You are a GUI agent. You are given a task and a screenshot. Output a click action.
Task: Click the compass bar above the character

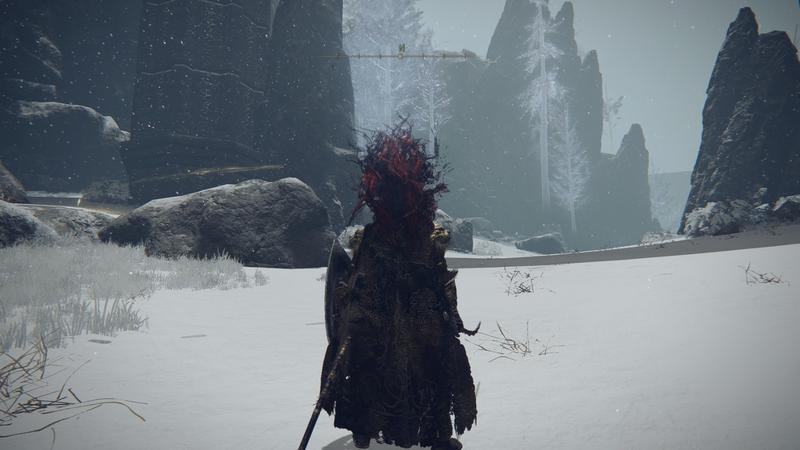click(x=400, y=55)
